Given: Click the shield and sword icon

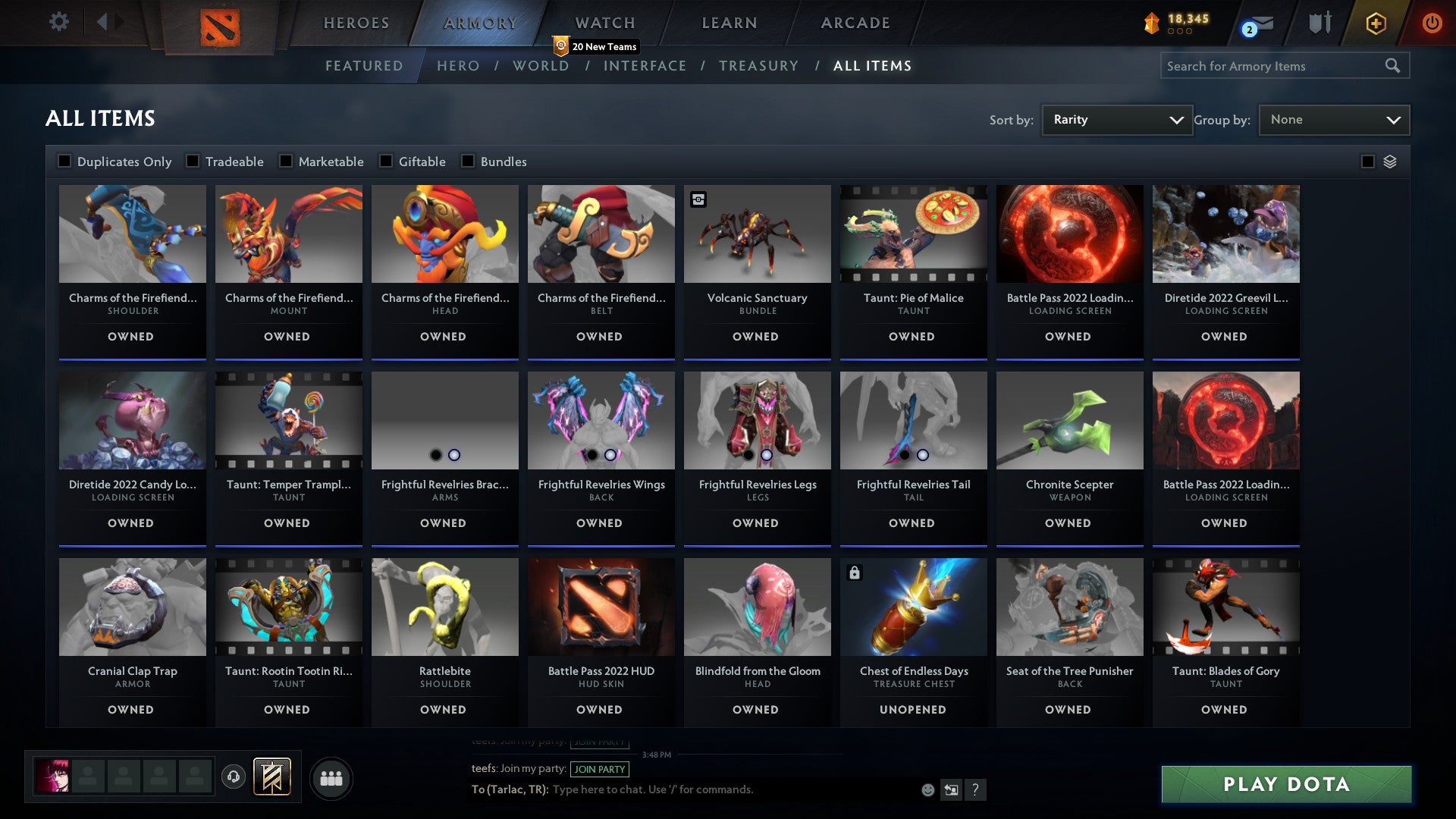Looking at the screenshot, I should point(1319,24).
